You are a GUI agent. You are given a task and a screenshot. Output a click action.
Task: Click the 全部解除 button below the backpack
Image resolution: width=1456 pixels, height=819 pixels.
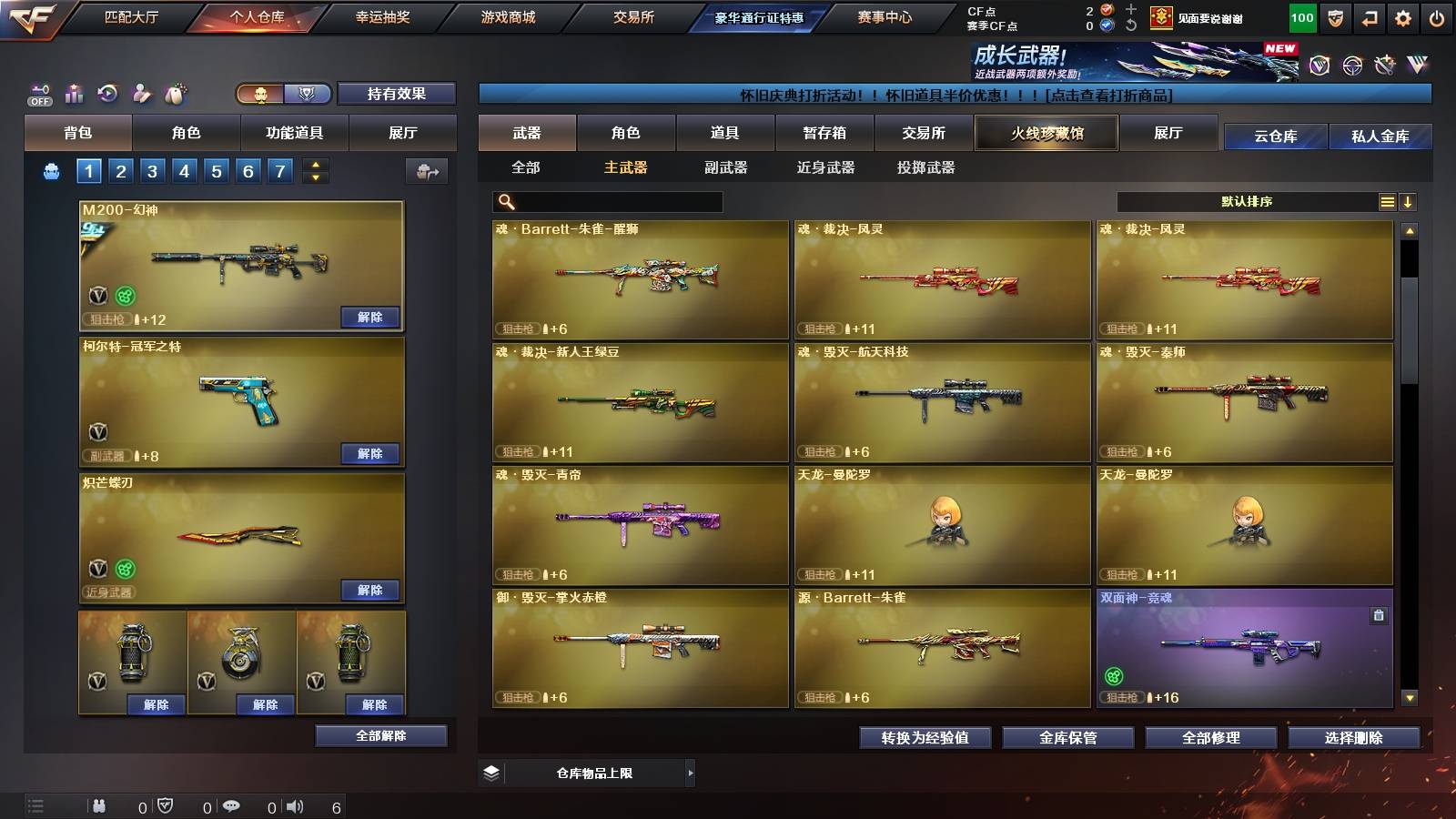coord(380,735)
